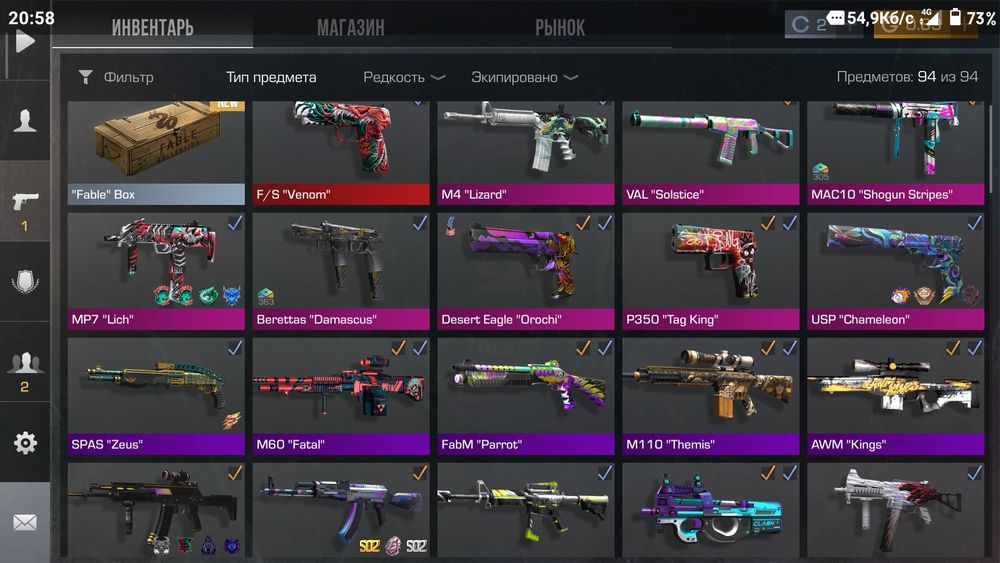Screen dimensions: 1000x563
Task: Select the "Fable" Box item
Action: [x=156, y=152]
